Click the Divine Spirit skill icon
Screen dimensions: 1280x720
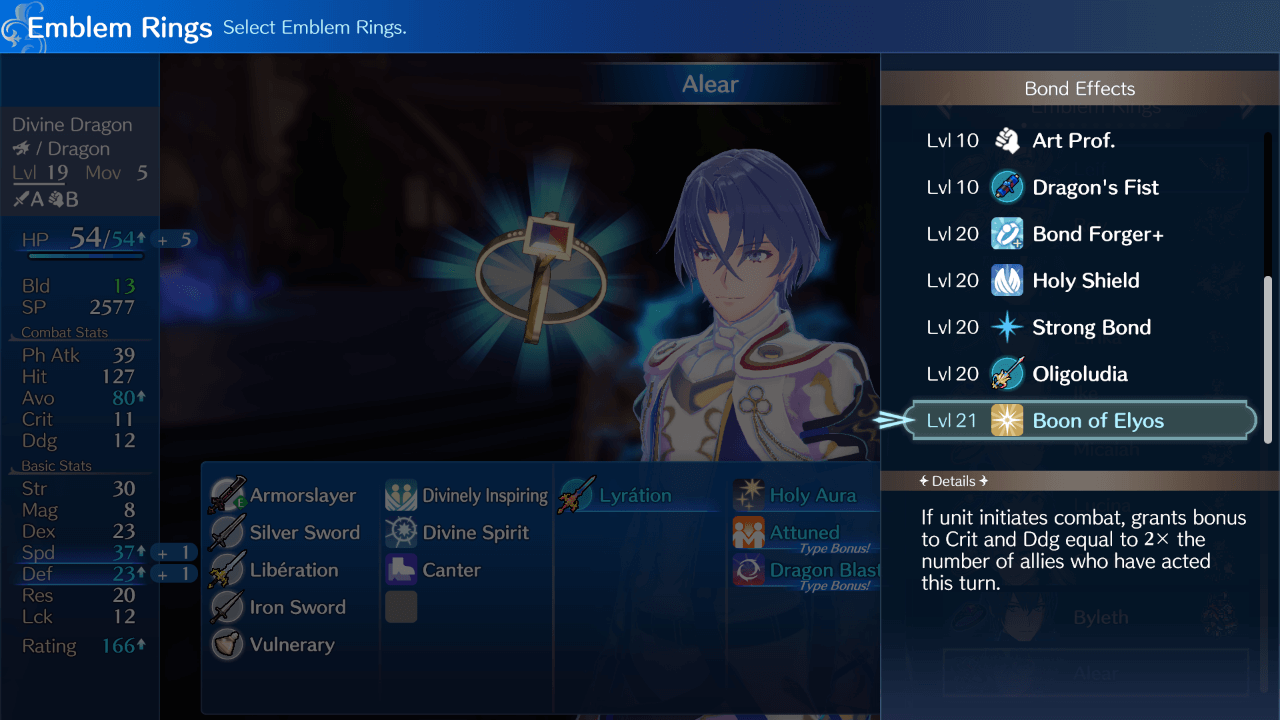click(400, 532)
